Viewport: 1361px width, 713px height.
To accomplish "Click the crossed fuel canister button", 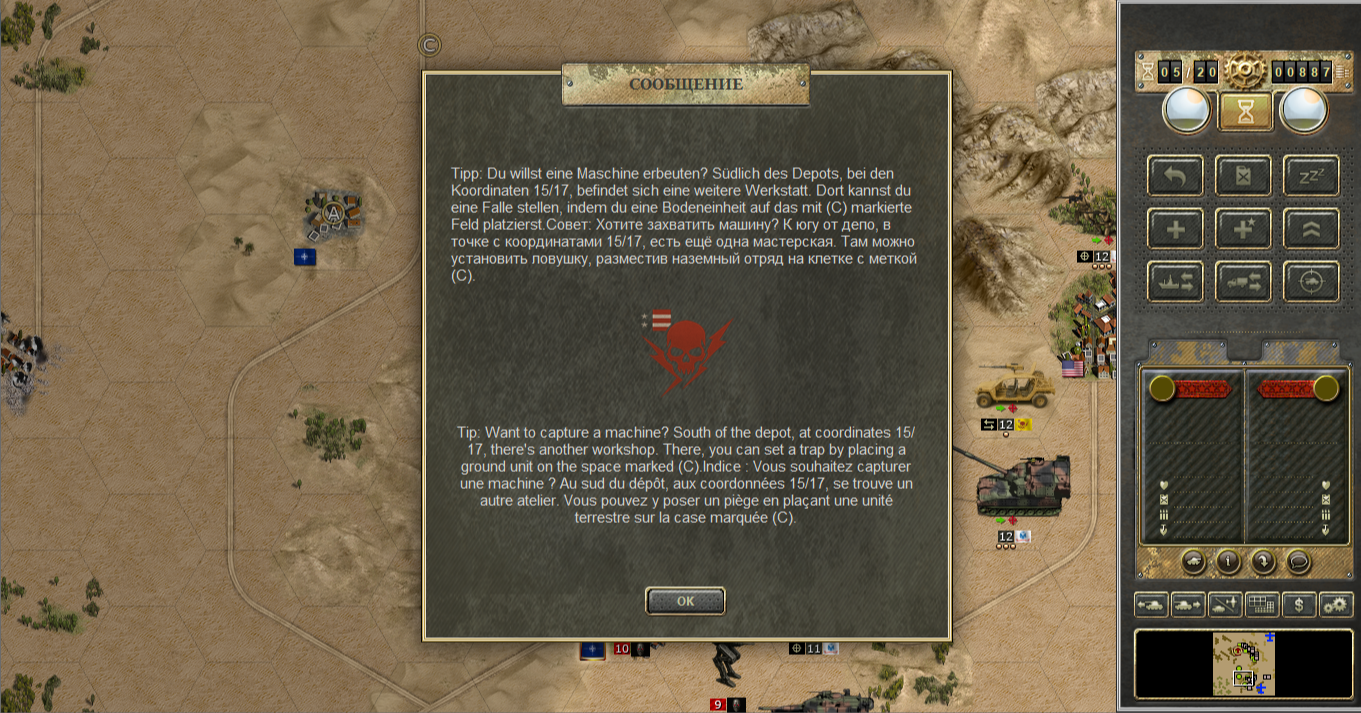I will pyautogui.click(x=1243, y=176).
